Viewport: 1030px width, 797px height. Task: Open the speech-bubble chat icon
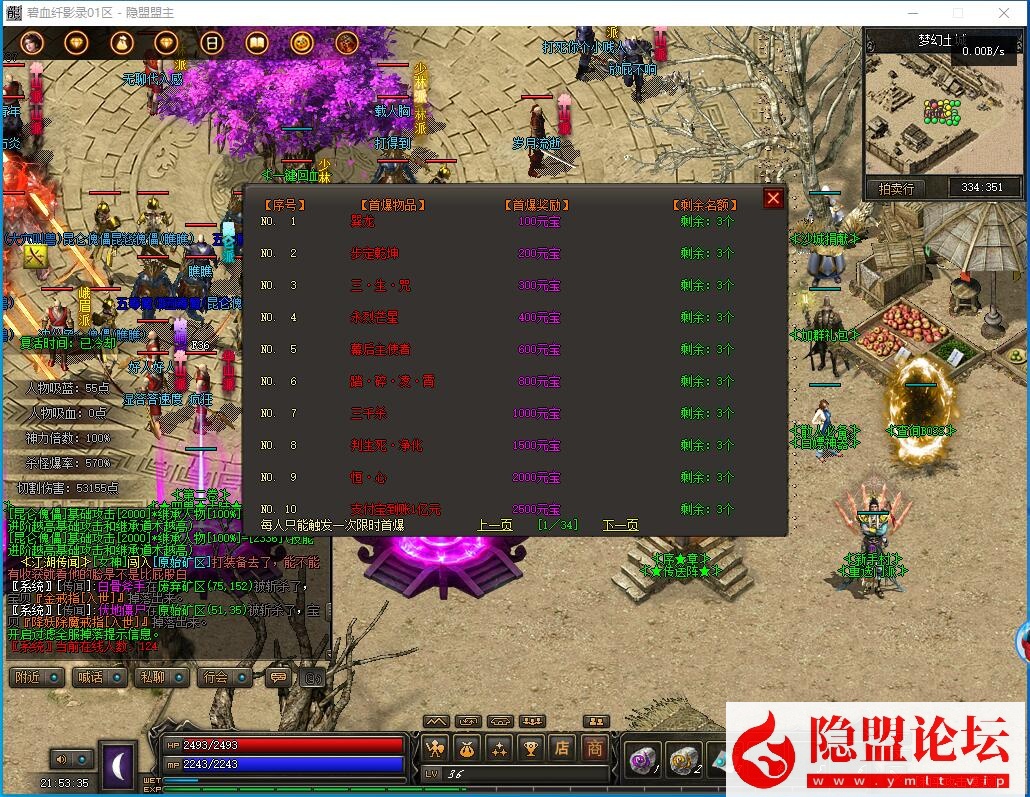(279, 677)
